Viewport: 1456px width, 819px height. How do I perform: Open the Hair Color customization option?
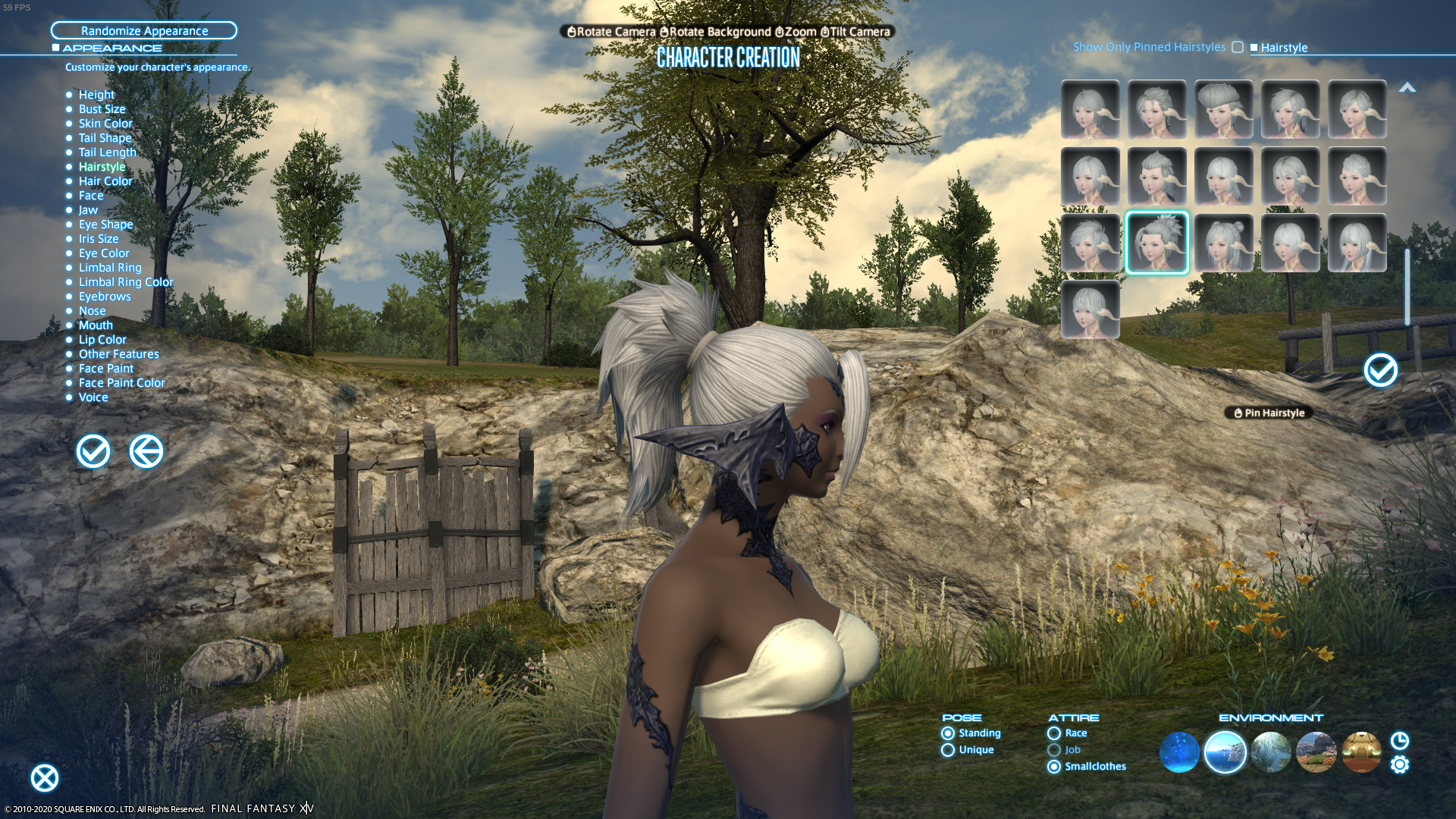pos(107,180)
